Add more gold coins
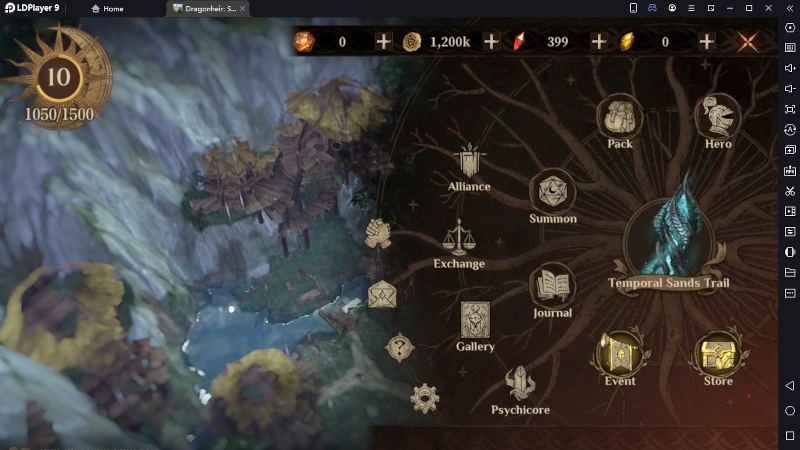Image resolution: width=800 pixels, height=450 pixels. coord(491,41)
